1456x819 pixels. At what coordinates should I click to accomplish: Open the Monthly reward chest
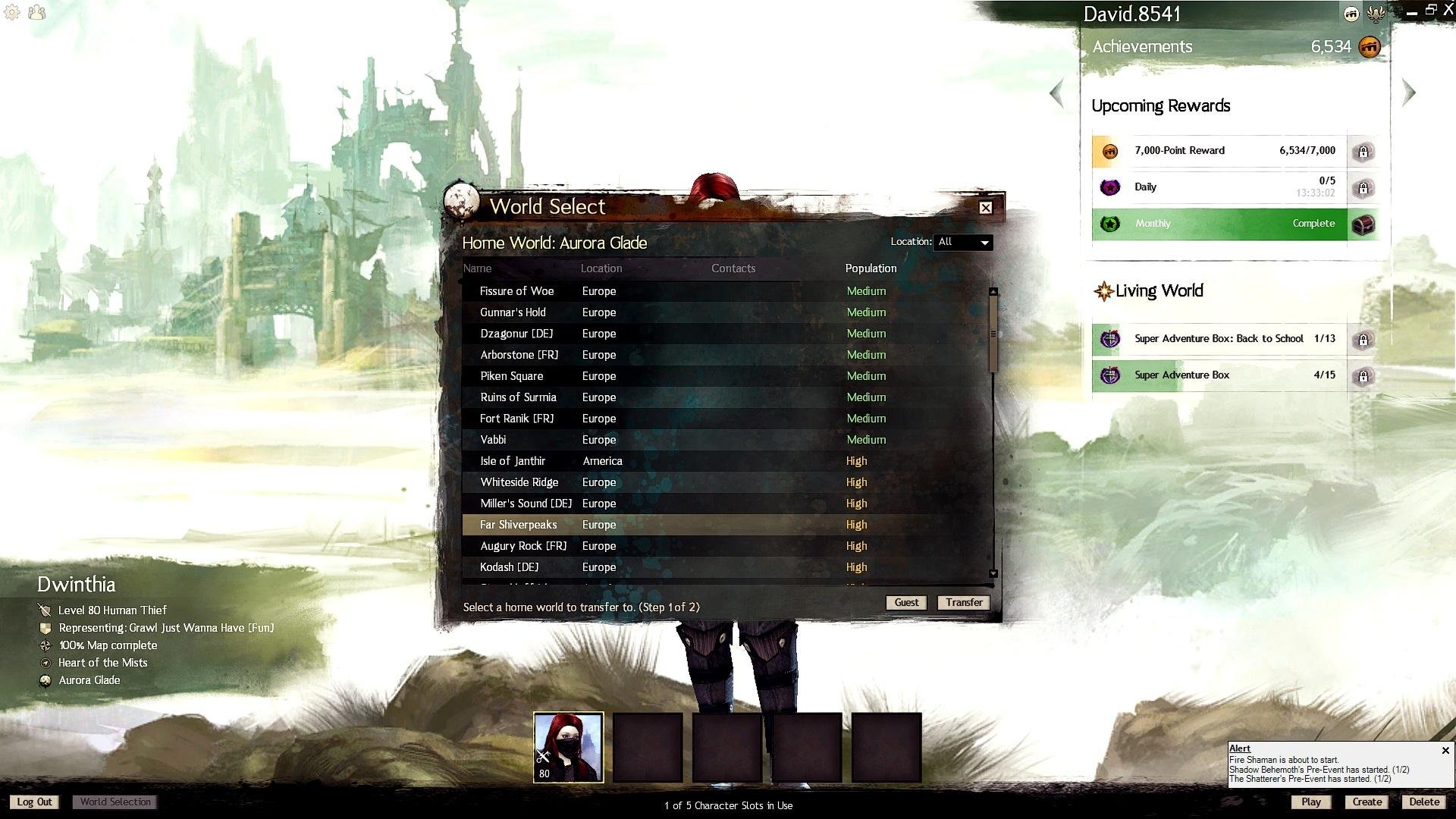coord(1363,224)
